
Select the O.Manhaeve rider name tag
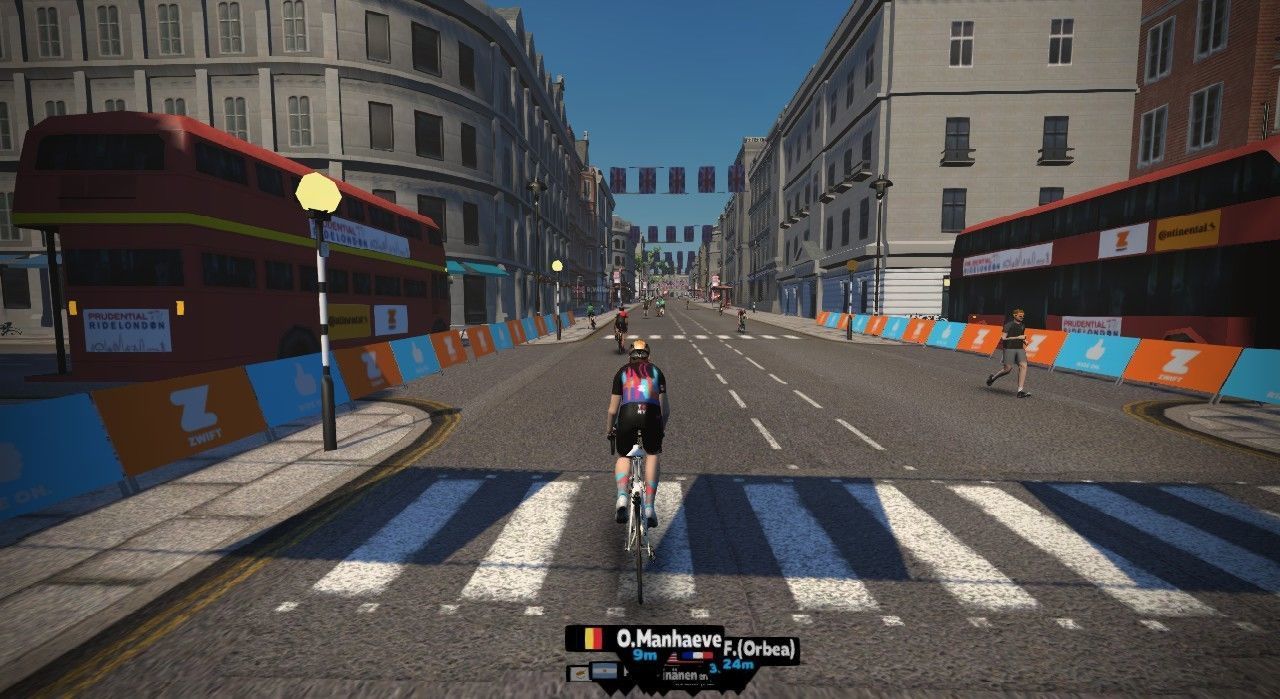(645, 638)
